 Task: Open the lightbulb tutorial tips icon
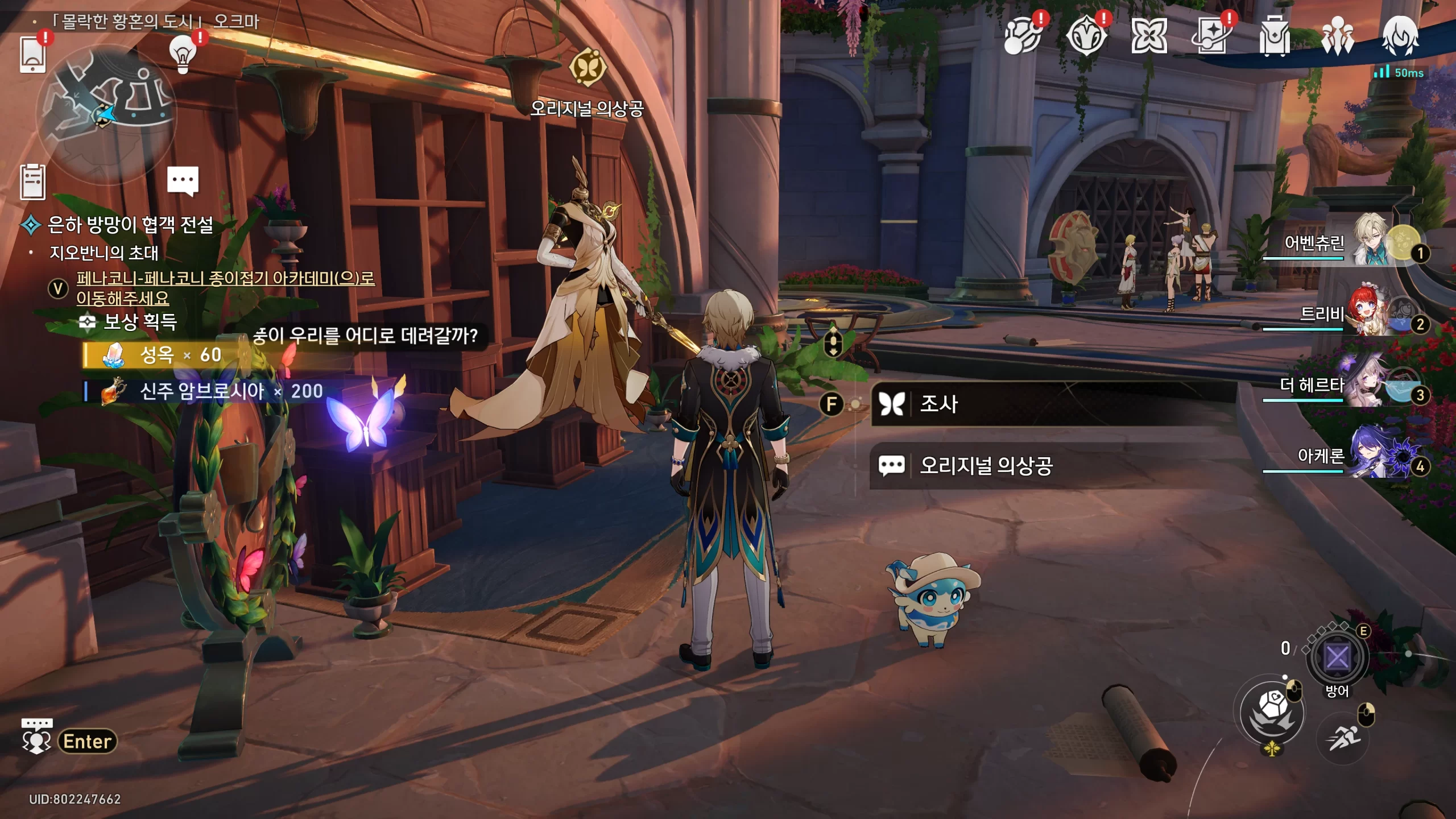point(183,55)
